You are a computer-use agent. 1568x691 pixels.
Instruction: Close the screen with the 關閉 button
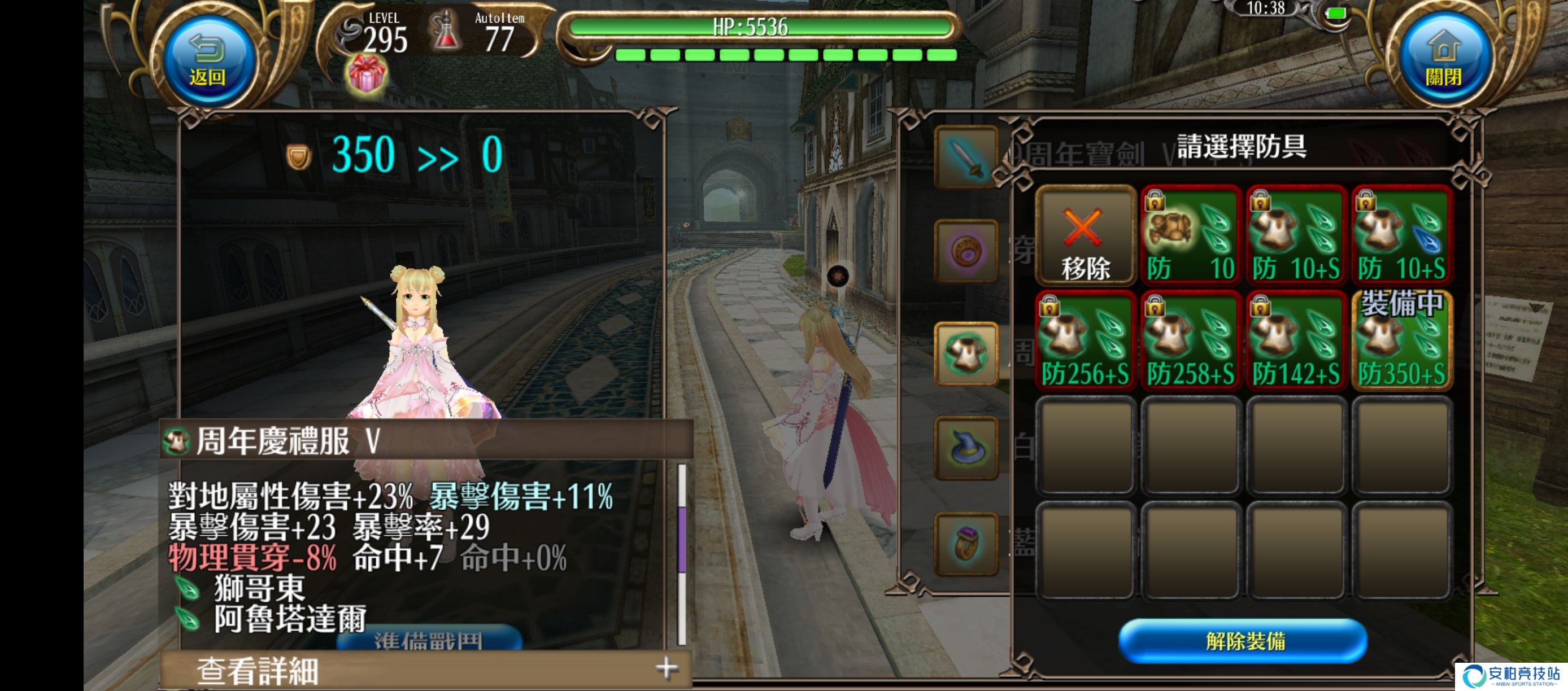(1444, 60)
